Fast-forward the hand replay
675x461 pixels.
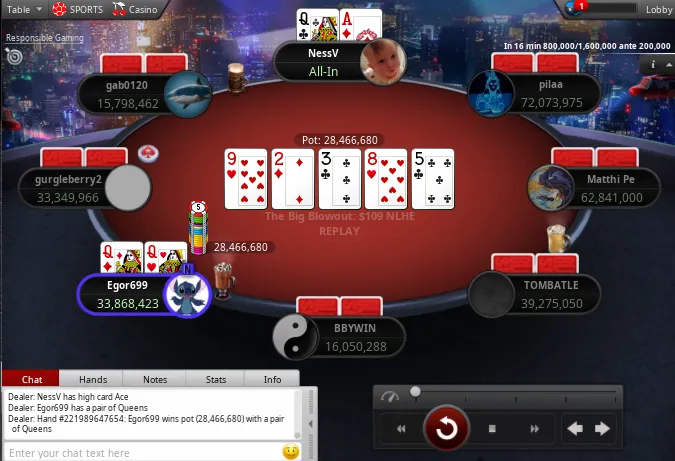(536, 429)
